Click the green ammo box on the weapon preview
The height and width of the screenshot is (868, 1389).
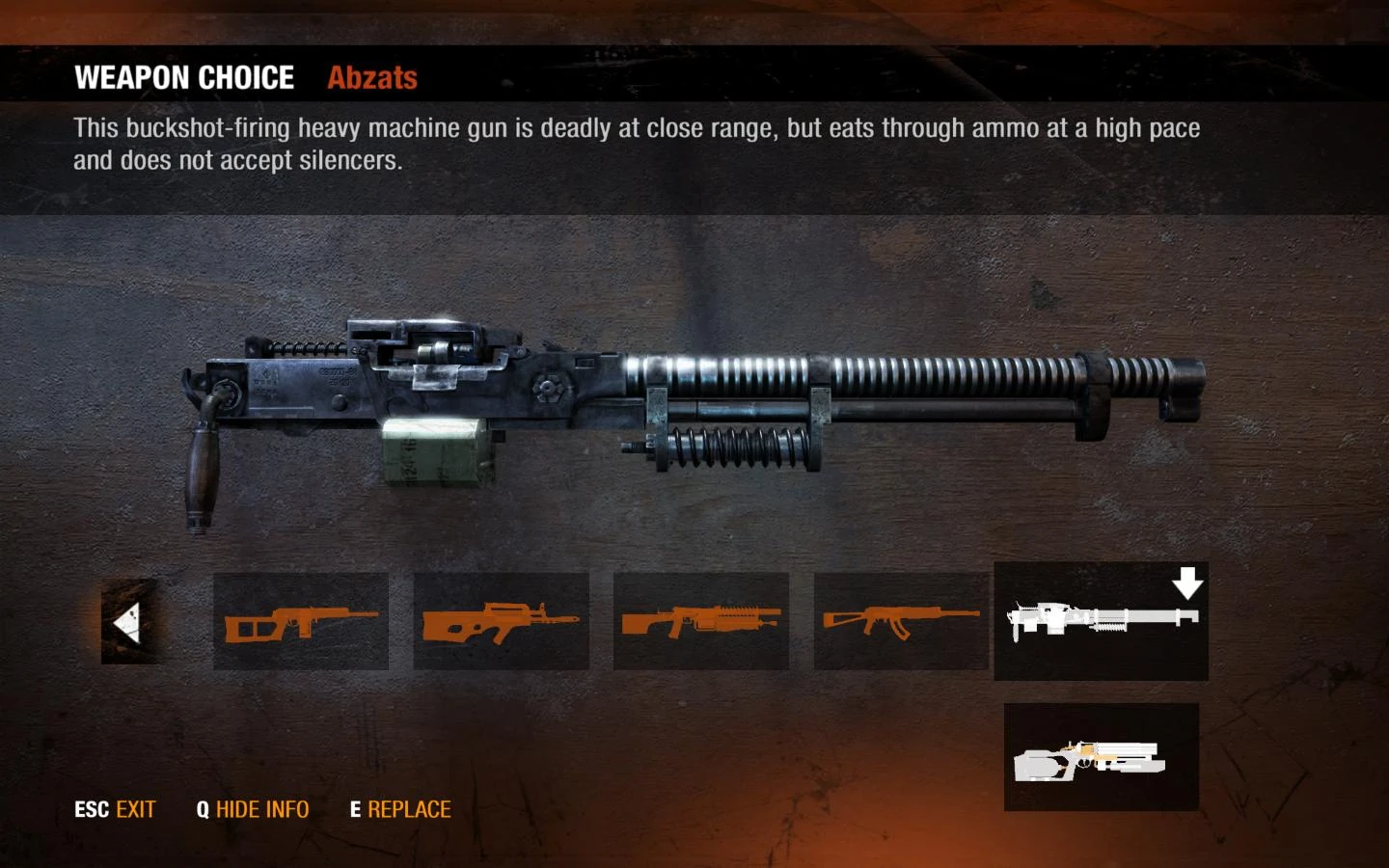tap(433, 453)
